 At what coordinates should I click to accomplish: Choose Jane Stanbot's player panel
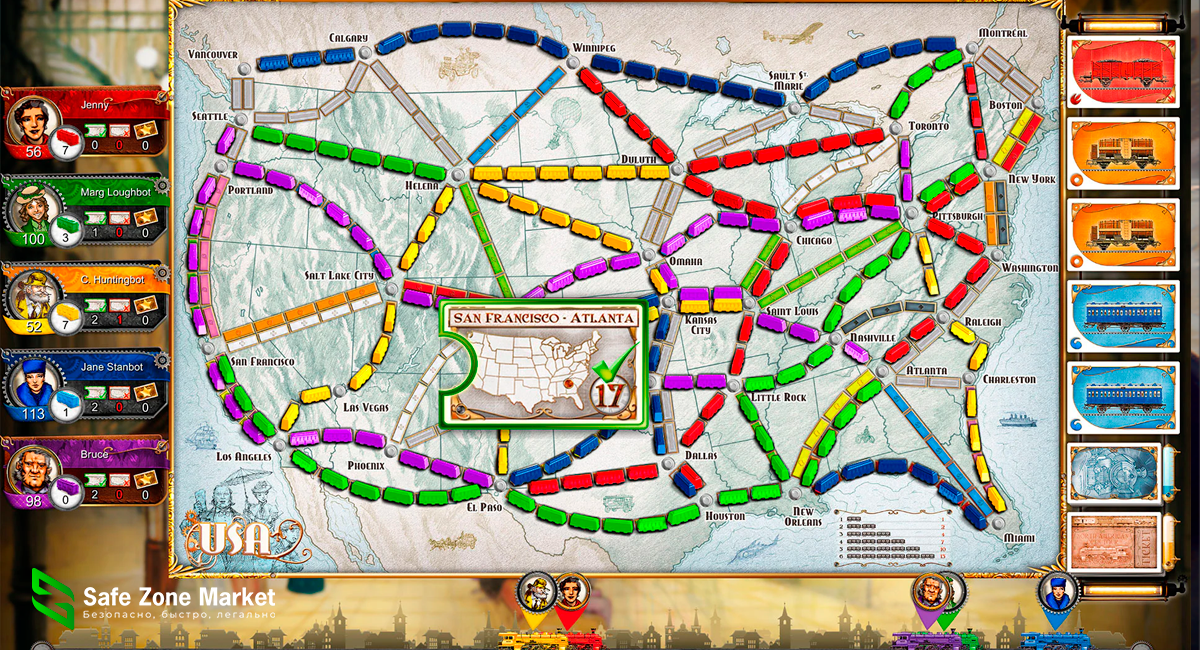click(x=85, y=387)
